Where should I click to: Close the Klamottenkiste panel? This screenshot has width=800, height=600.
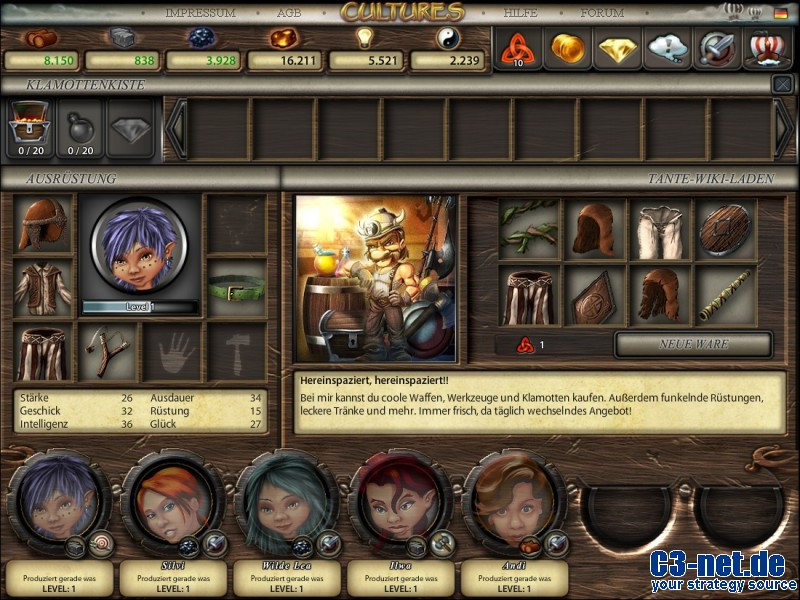pyautogui.click(x=782, y=85)
